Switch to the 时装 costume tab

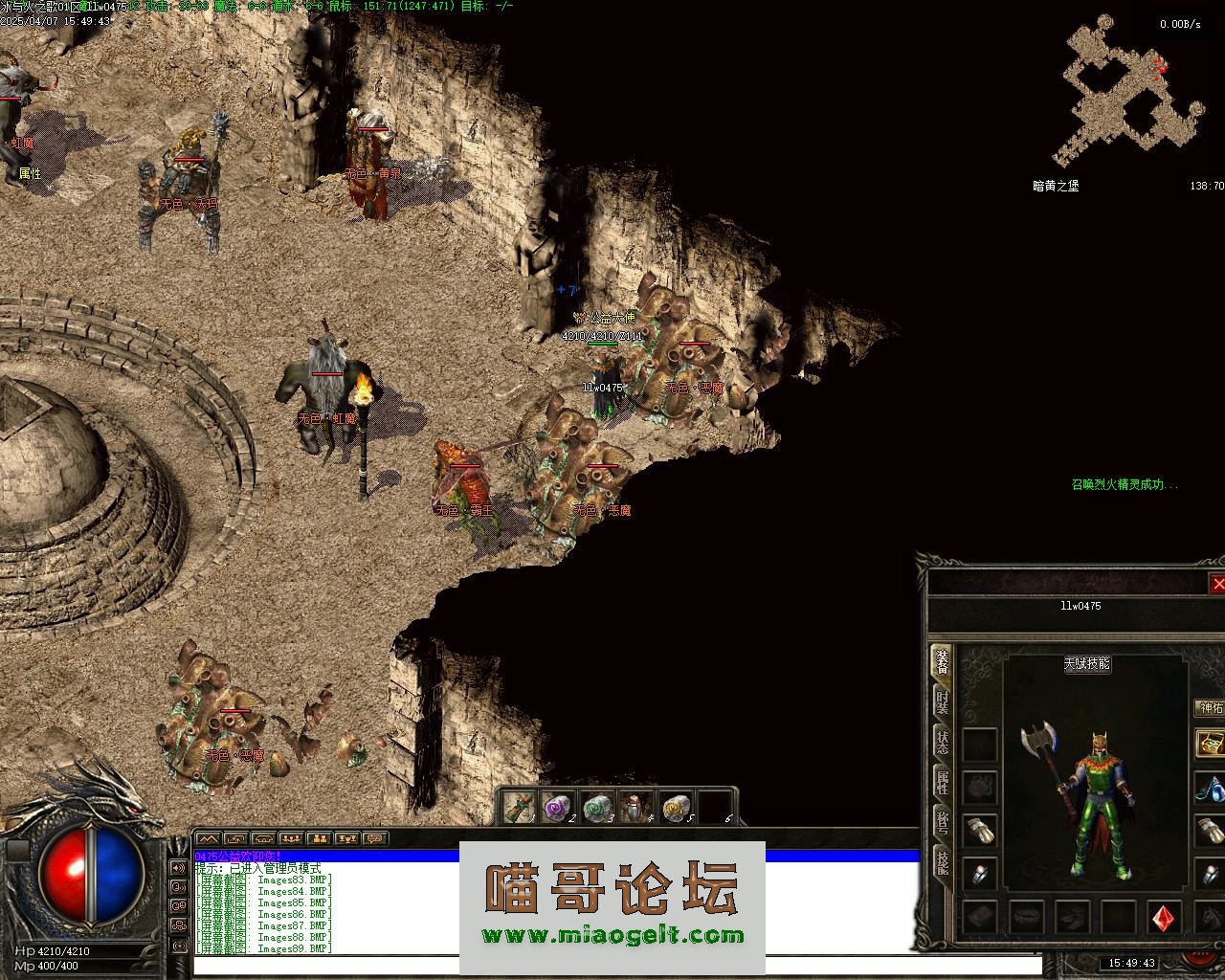[943, 703]
